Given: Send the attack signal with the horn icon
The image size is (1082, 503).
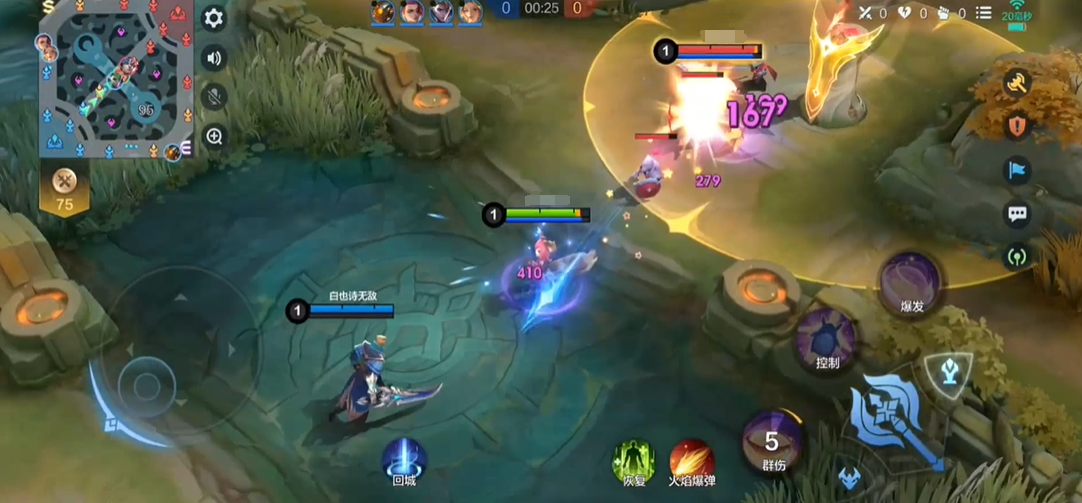Looking at the screenshot, I should click(x=1017, y=84).
